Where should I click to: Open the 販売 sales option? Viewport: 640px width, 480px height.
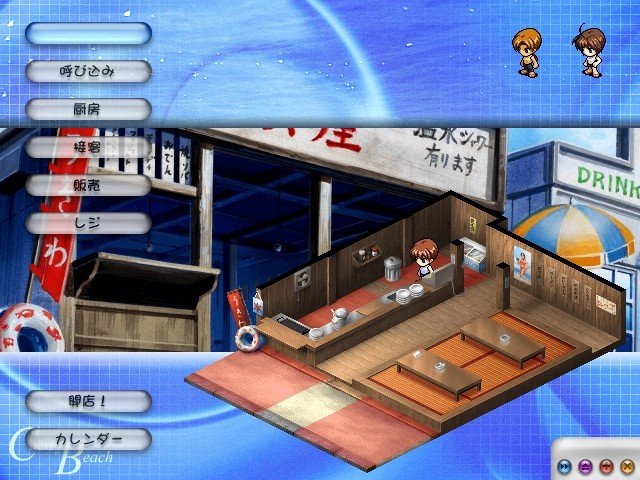[x=88, y=185]
